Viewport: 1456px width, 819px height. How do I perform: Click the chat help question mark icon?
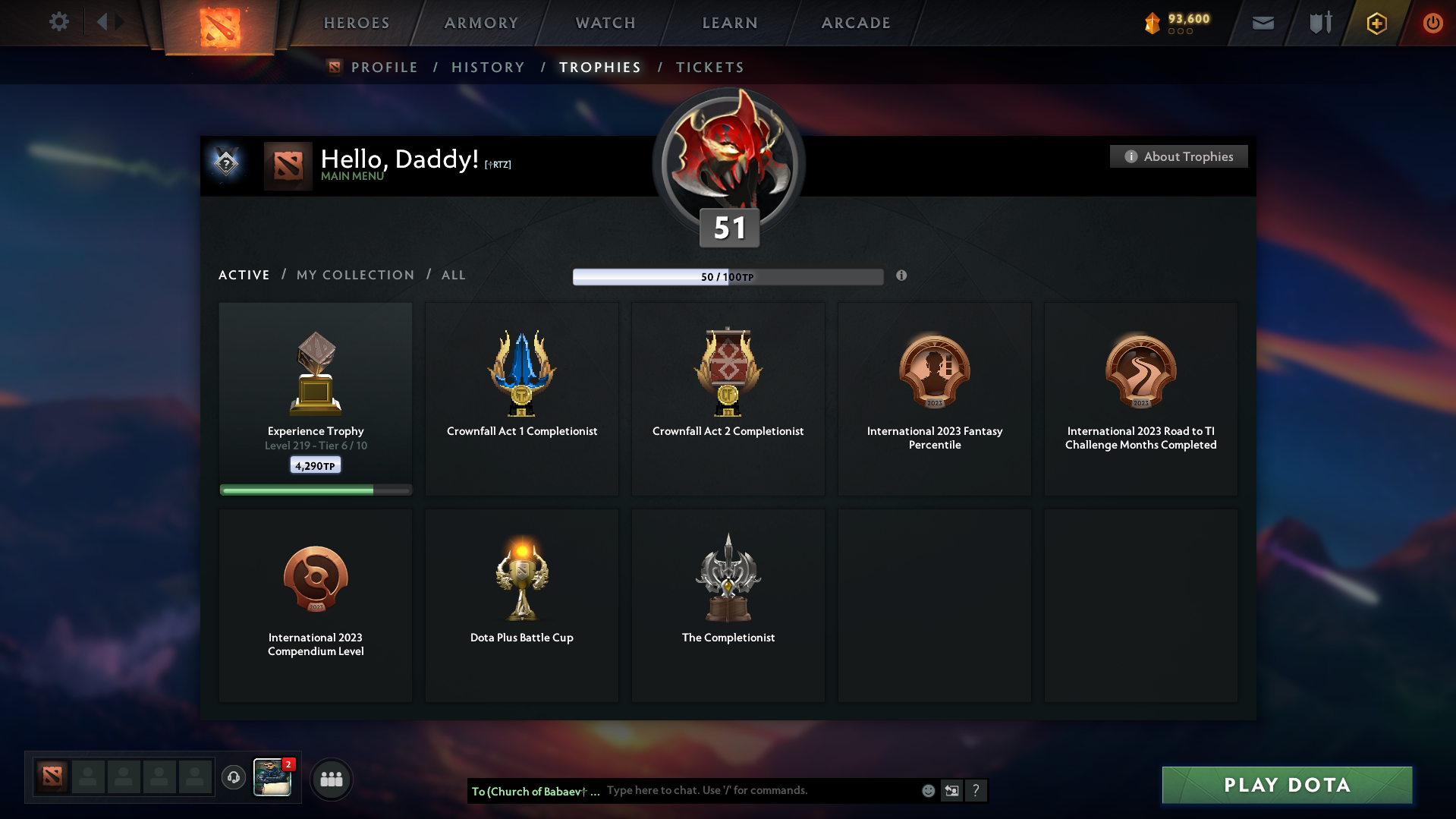(976, 790)
